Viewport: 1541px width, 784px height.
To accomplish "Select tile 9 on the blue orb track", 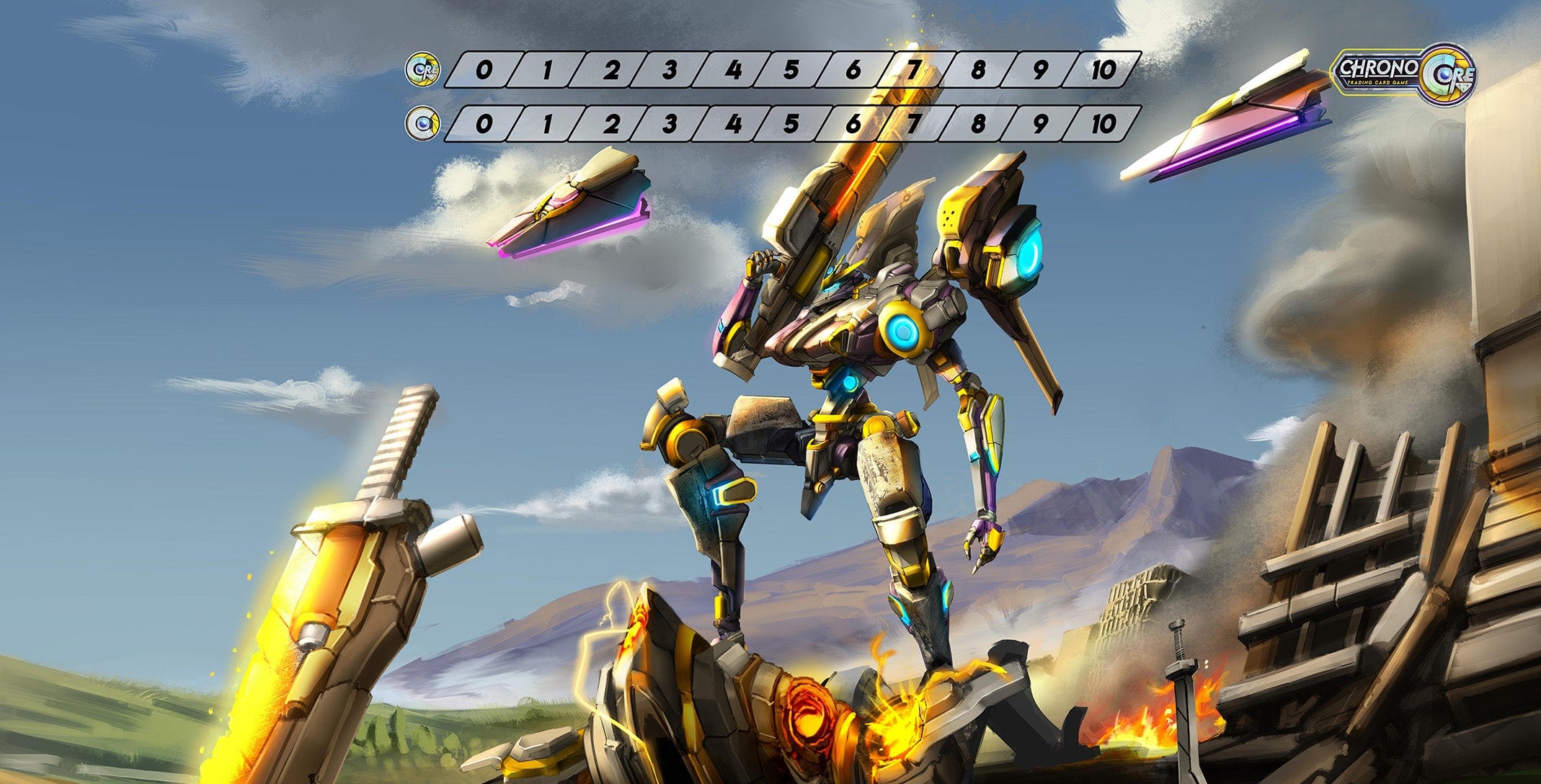I will coord(1040,124).
